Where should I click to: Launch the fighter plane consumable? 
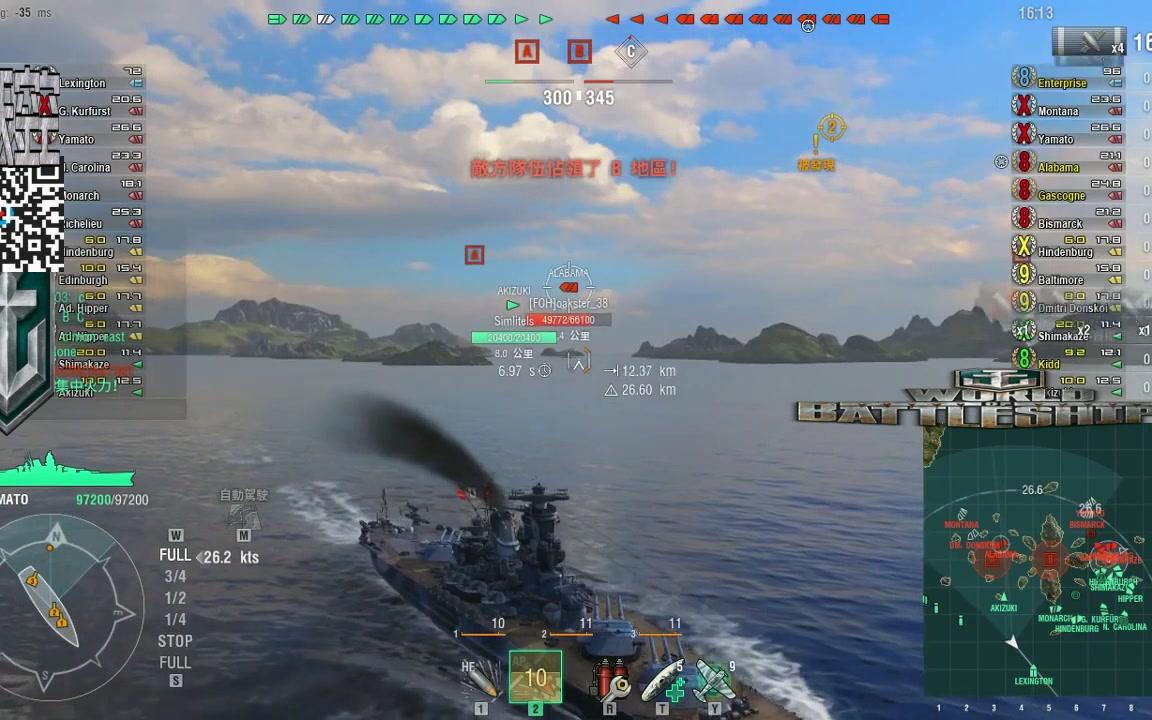click(x=714, y=681)
